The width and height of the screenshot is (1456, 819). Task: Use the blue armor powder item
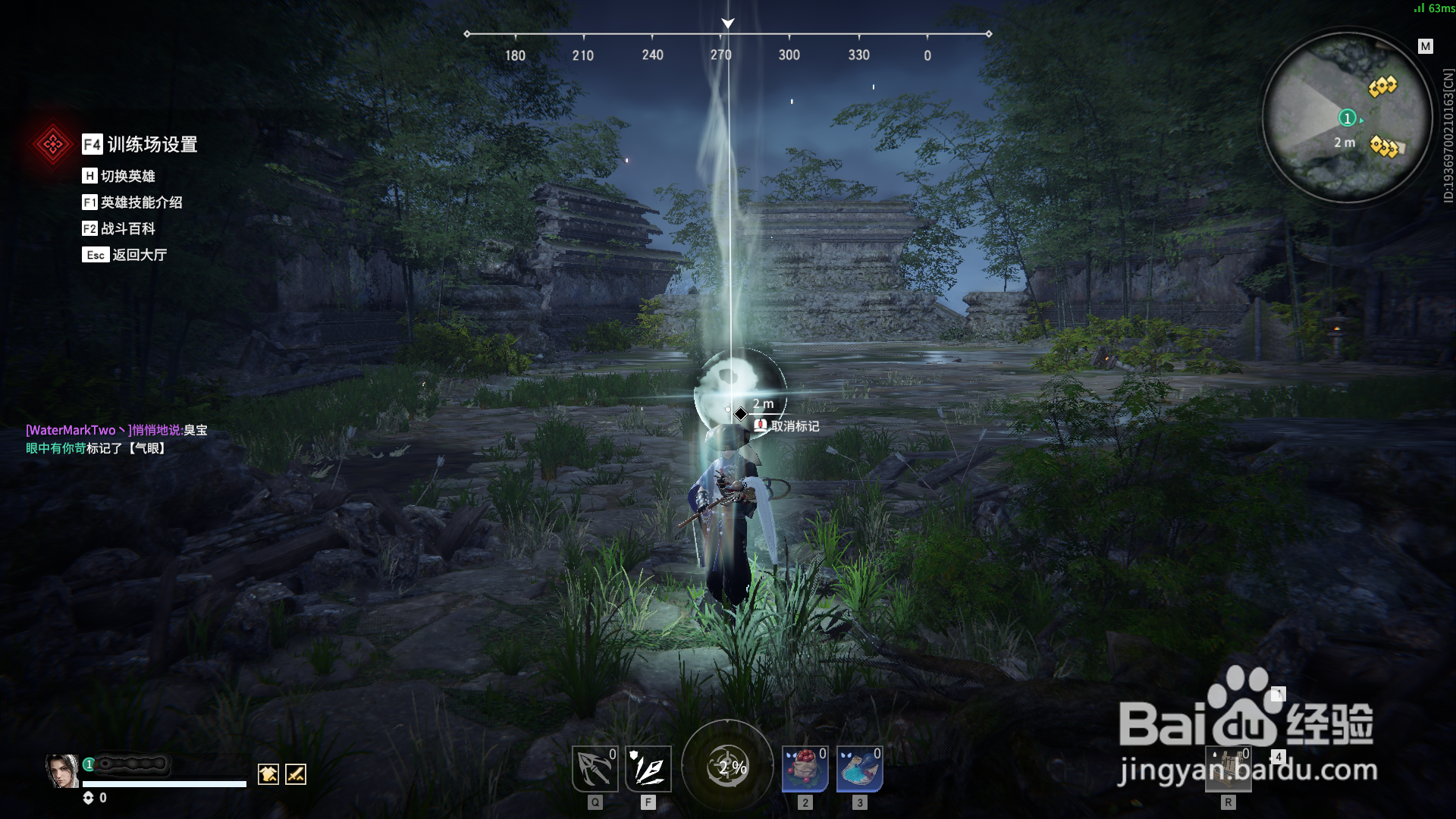pos(859,769)
